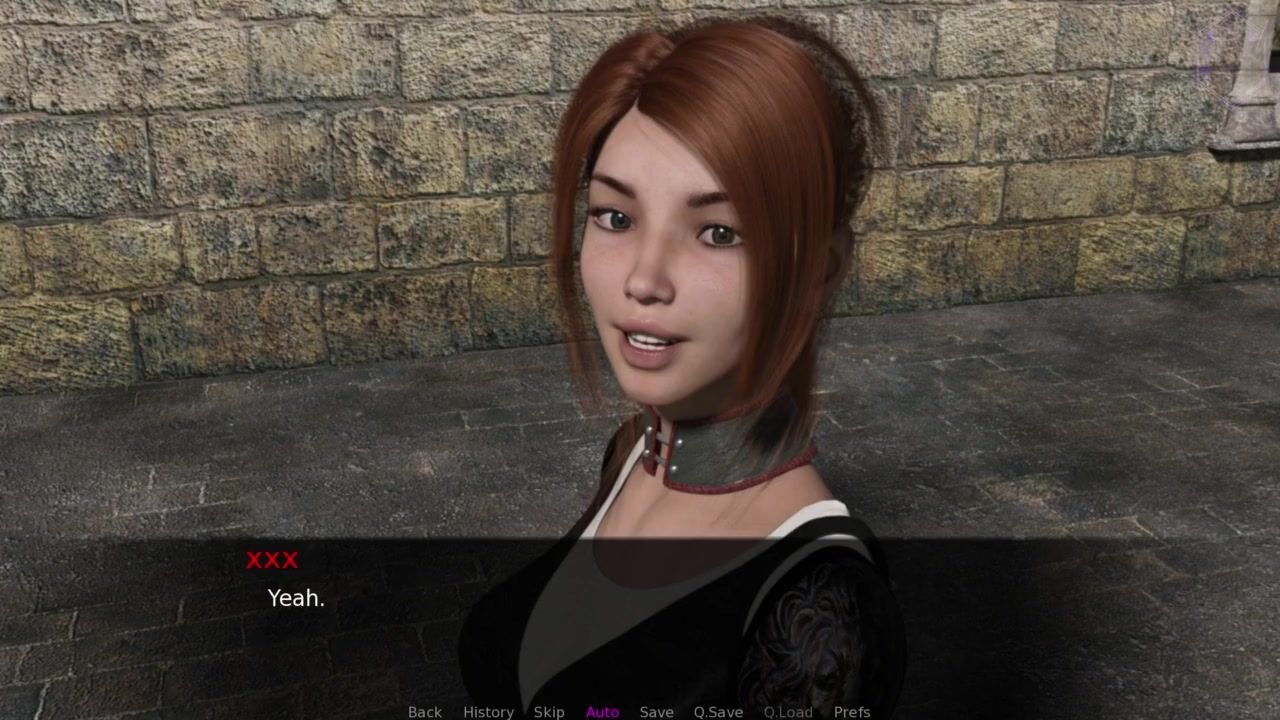Go back with the Back button
The width and height of the screenshot is (1280, 720).
click(x=424, y=711)
